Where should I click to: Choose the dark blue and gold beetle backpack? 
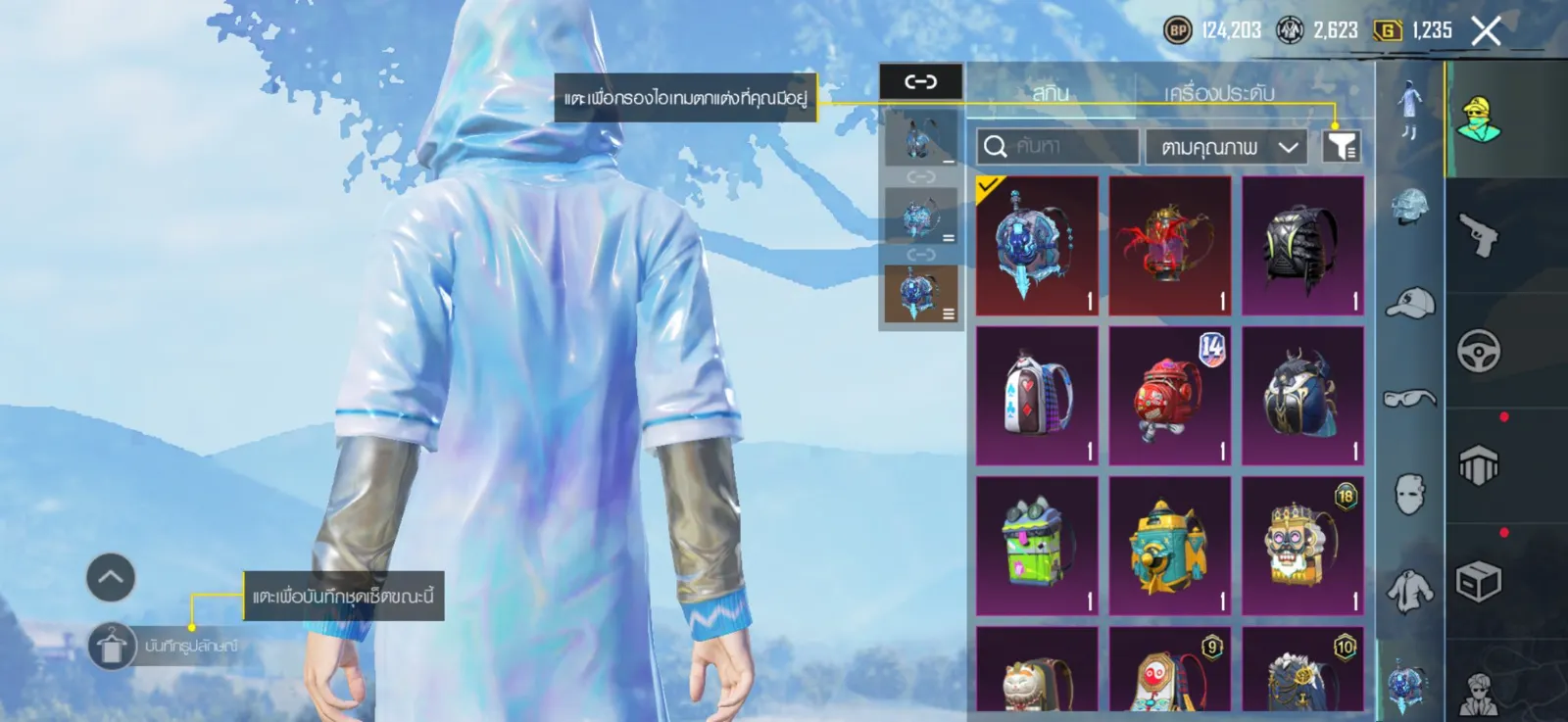(1303, 396)
